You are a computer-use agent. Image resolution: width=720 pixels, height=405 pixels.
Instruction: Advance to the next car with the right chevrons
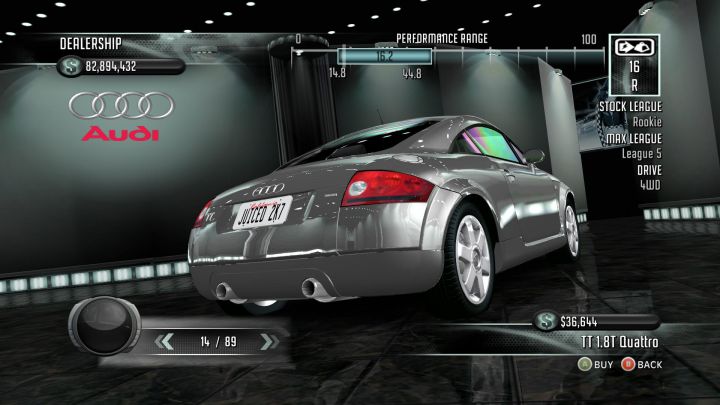(266, 342)
